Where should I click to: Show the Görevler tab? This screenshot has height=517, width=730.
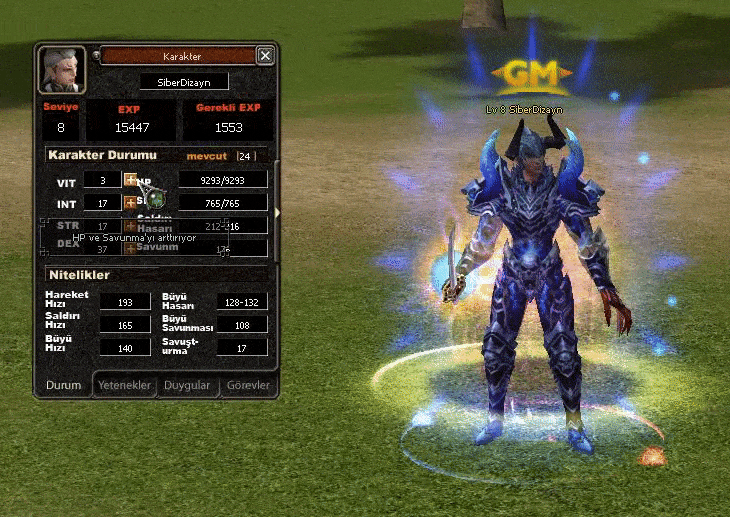click(x=247, y=385)
